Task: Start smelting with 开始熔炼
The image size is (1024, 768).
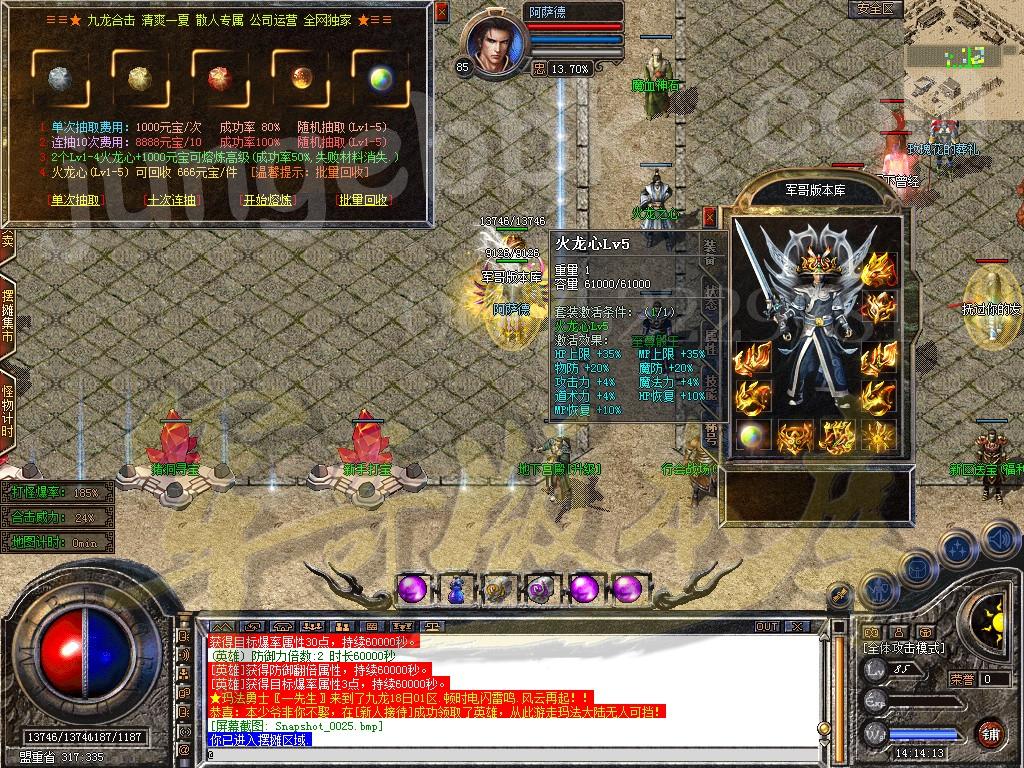Action: (268, 200)
